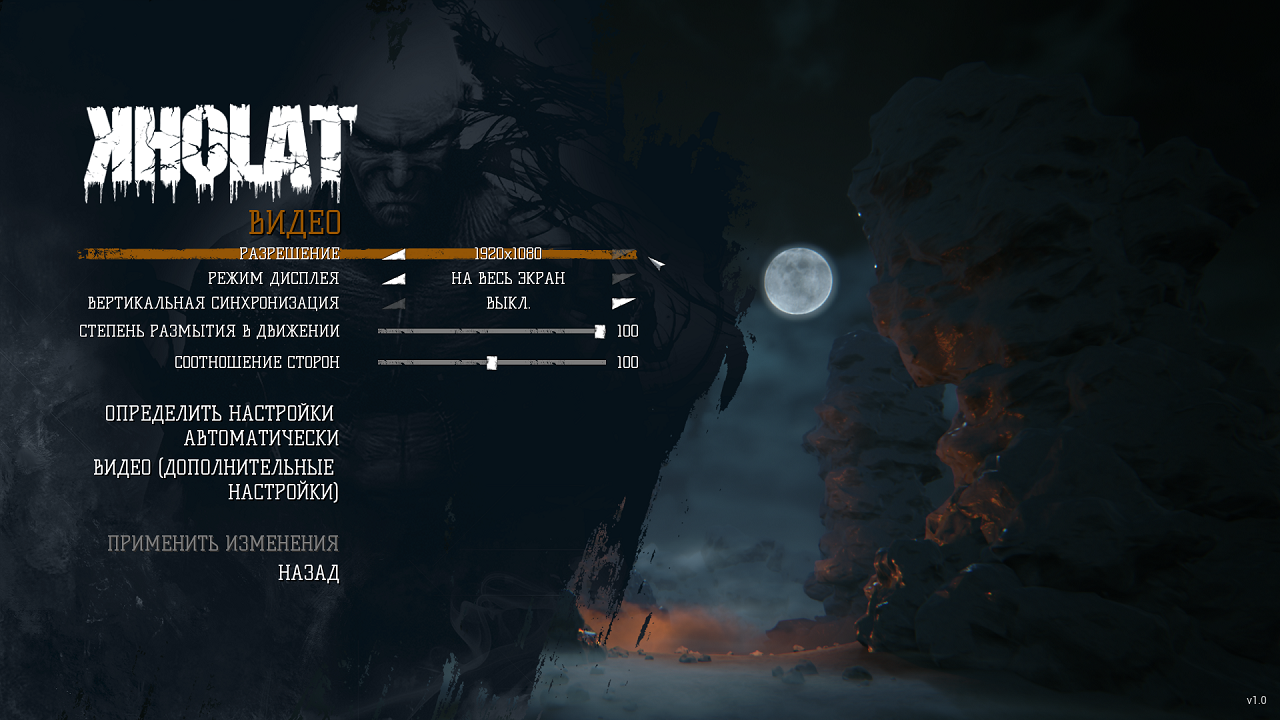Select next resolution with right arrow
The image size is (1280, 720).
(x=624, y=254)
